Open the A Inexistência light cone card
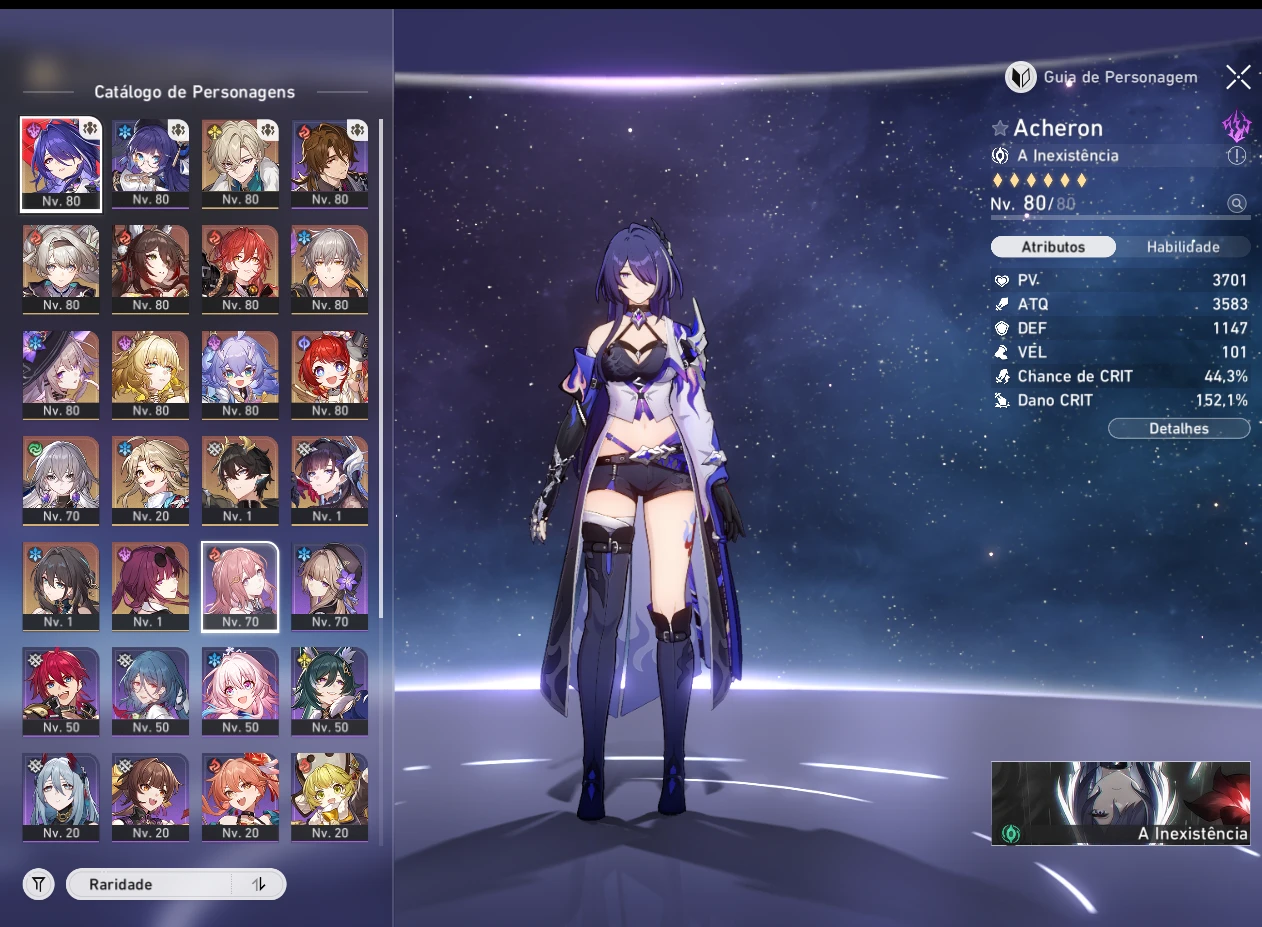Image resolution: width=1262 pixels, height=927 pixels. 1120,803
